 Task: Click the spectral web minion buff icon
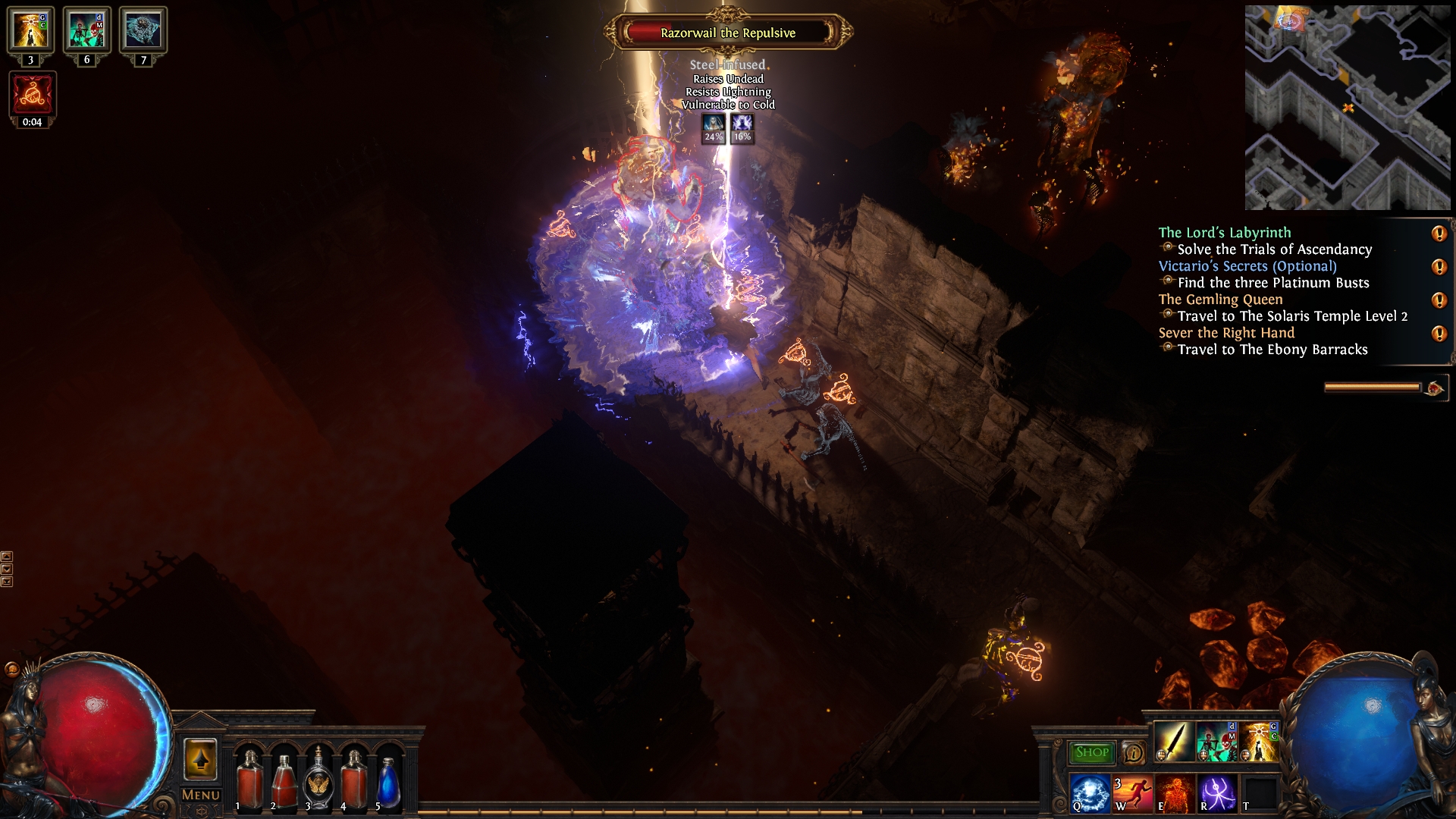(x=143, y=30)
